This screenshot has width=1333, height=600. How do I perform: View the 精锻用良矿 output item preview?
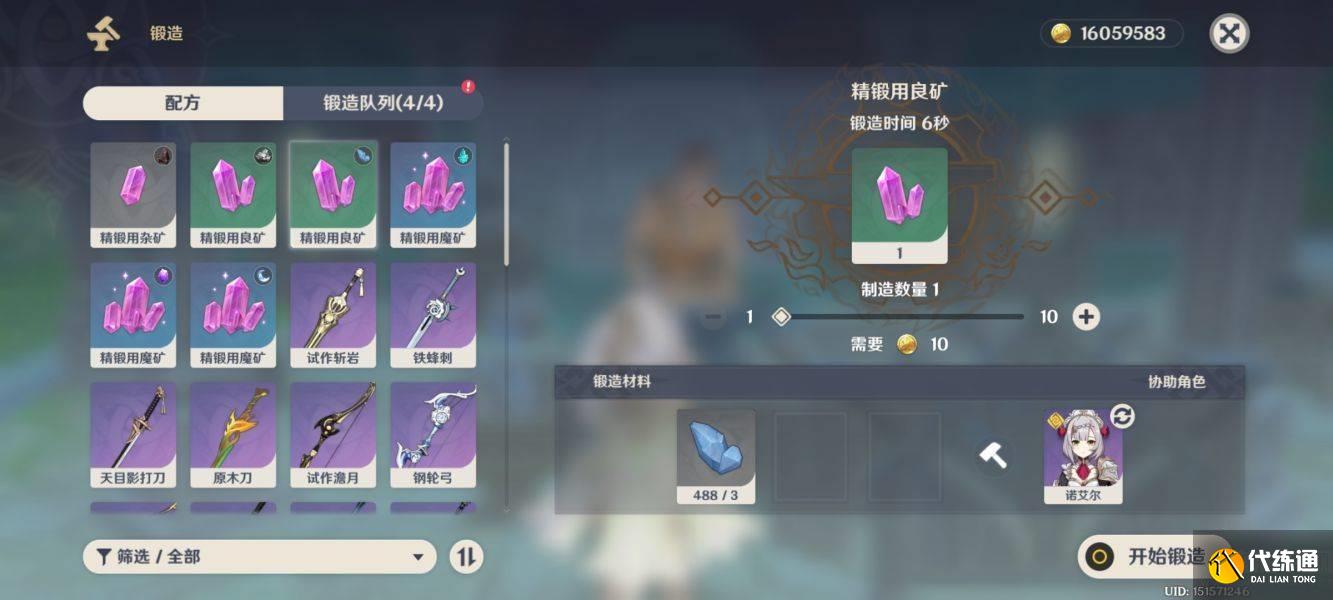point(899,205)
